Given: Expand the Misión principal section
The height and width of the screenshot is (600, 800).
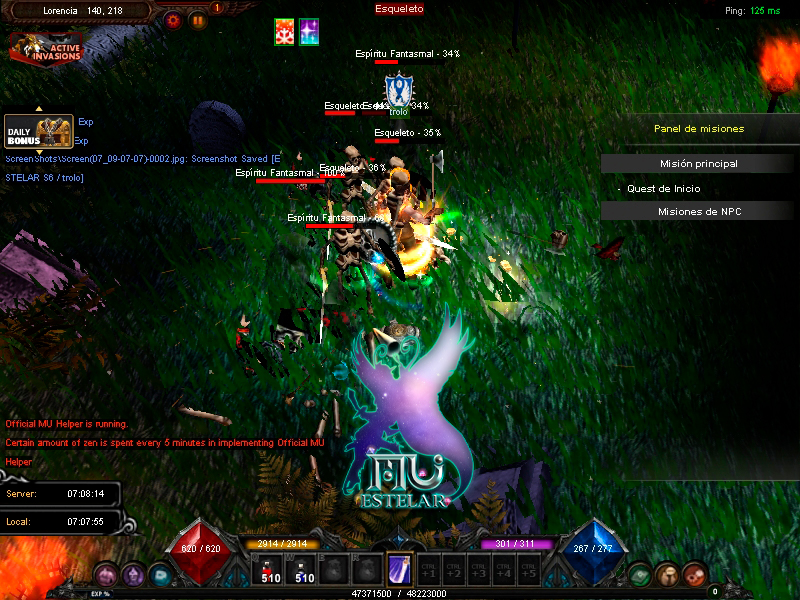Looking at the screenshot, I should (699, 164).
